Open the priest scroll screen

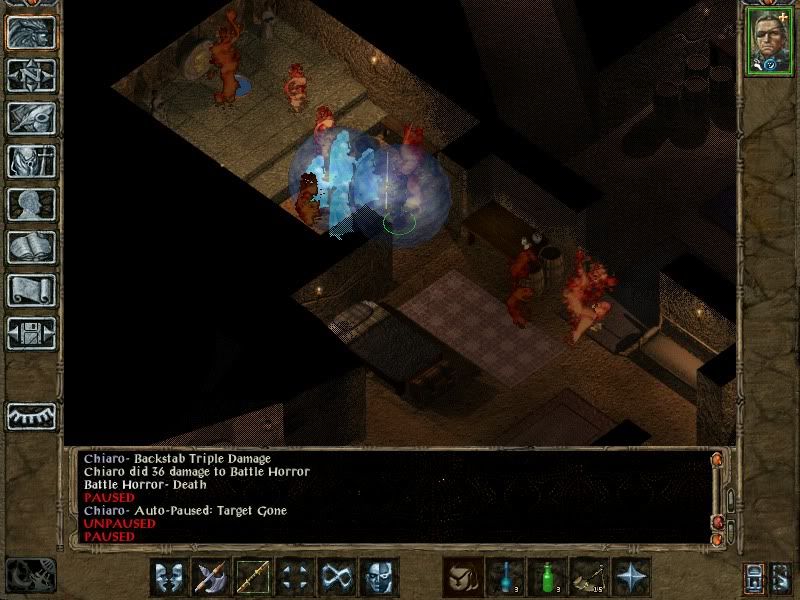click(x=31, y=290)
